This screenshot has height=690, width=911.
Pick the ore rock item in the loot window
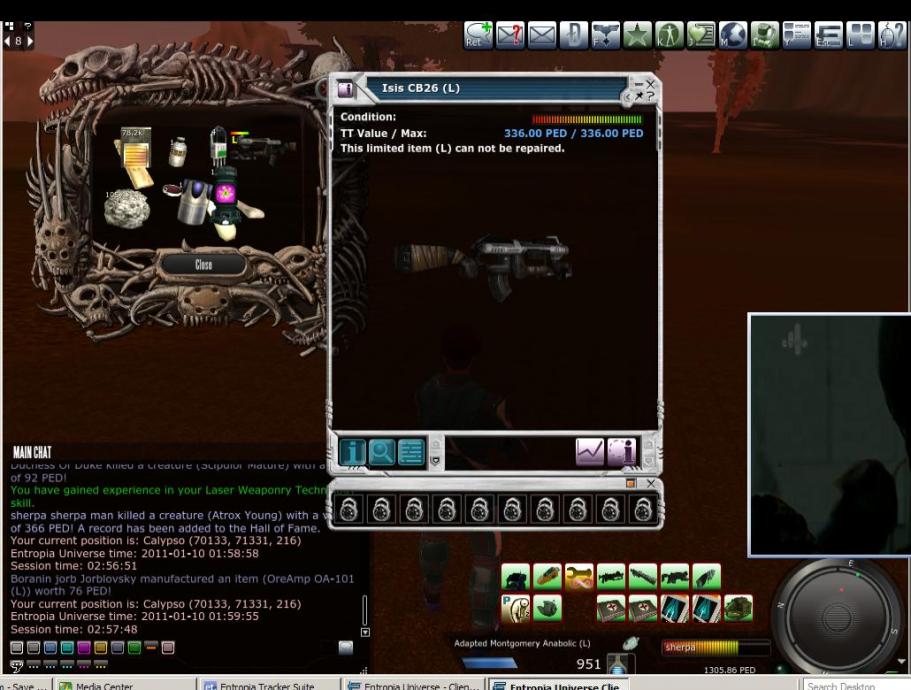[127, 208]
